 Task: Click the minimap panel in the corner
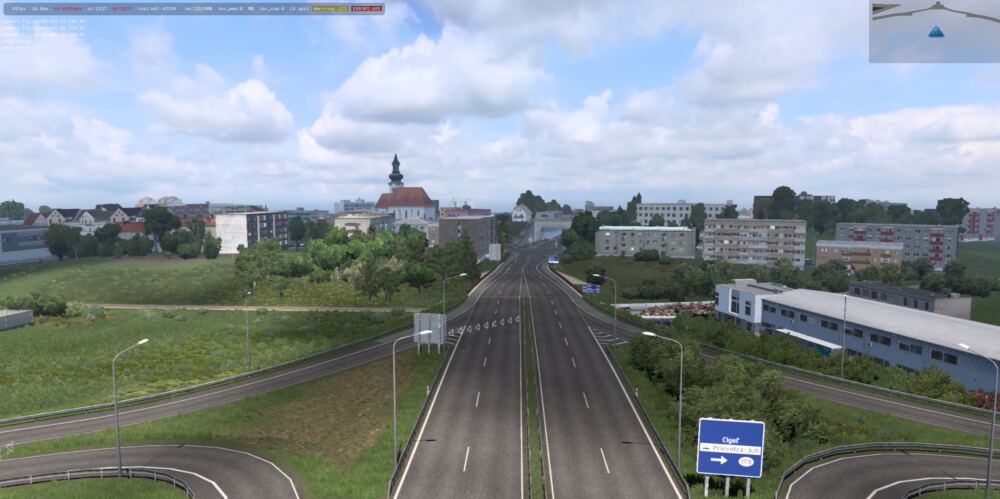tap(934, 31)
